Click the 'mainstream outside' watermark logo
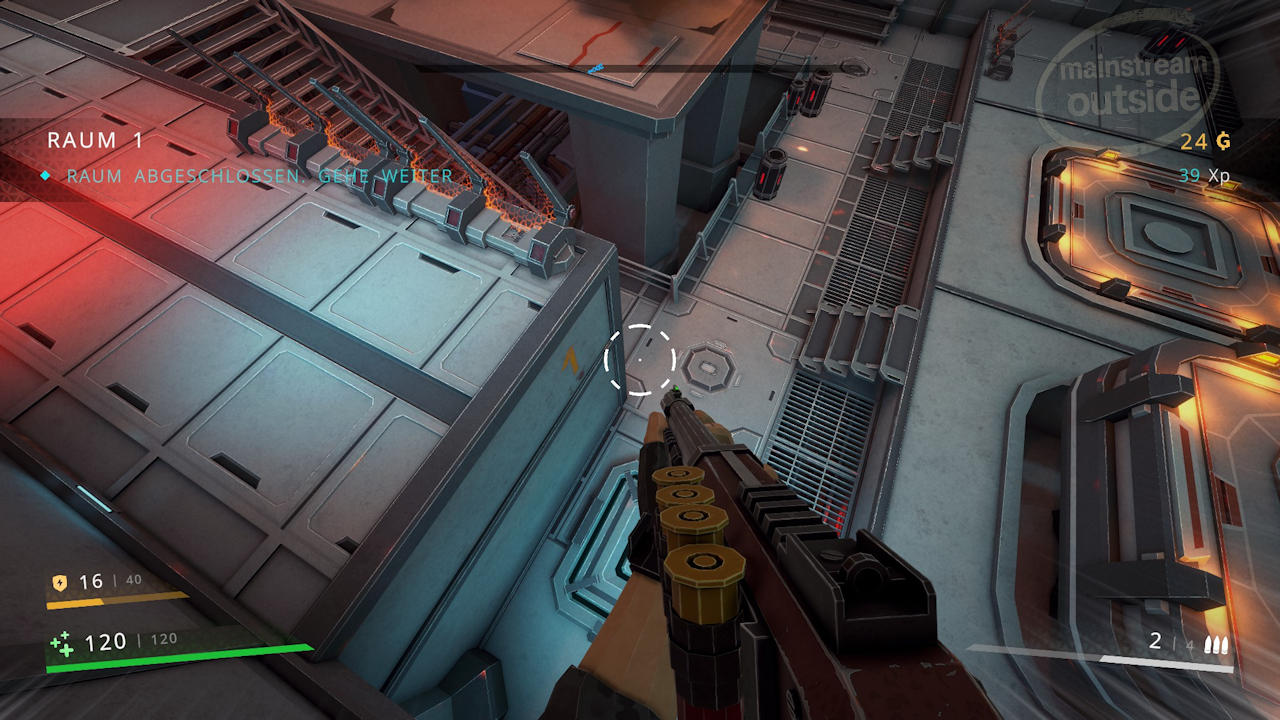Viewport: 1280px width, 720px height. tap(1129, 86)
